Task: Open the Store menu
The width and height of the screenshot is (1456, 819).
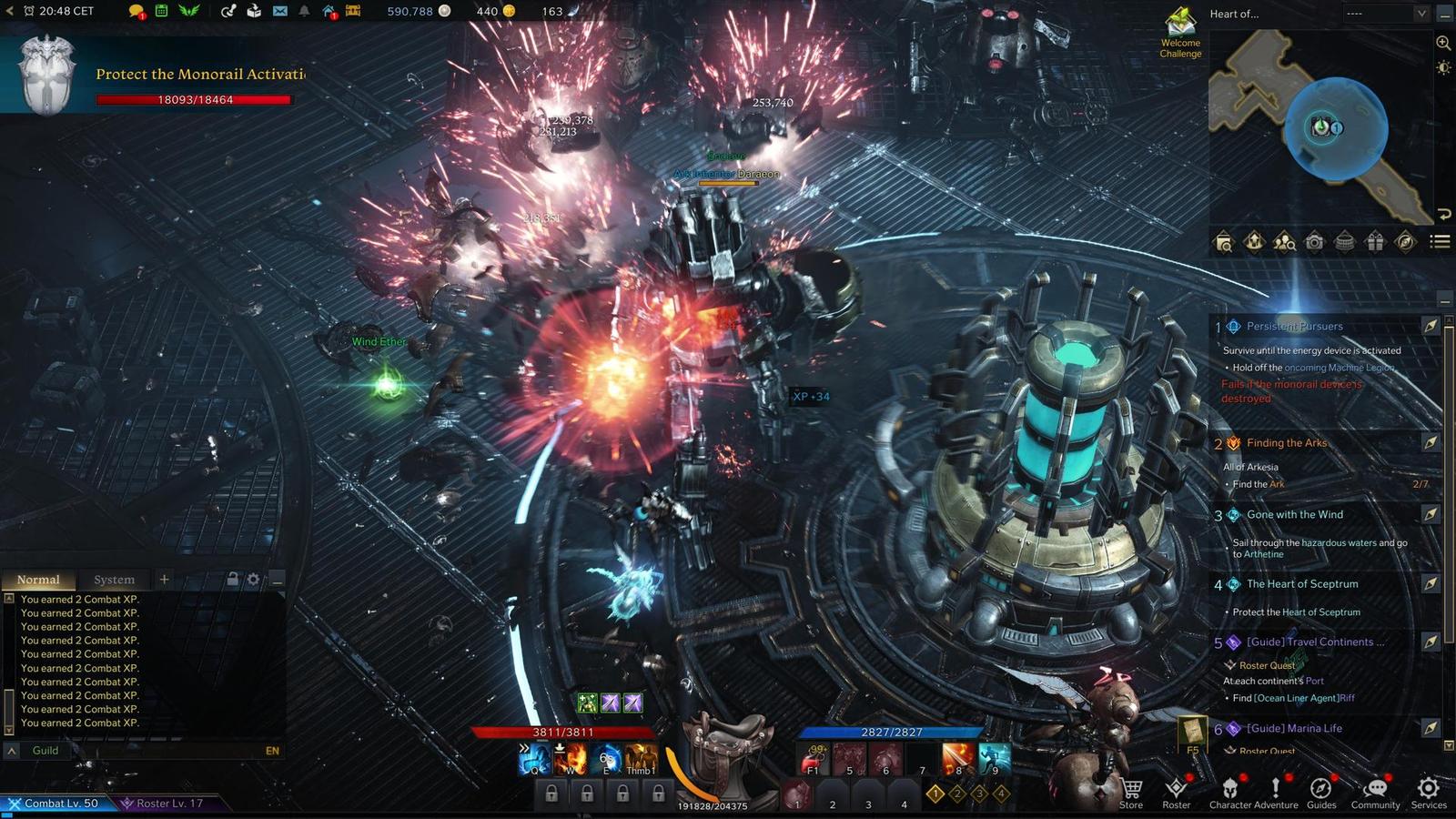Action: (1131, 792)
